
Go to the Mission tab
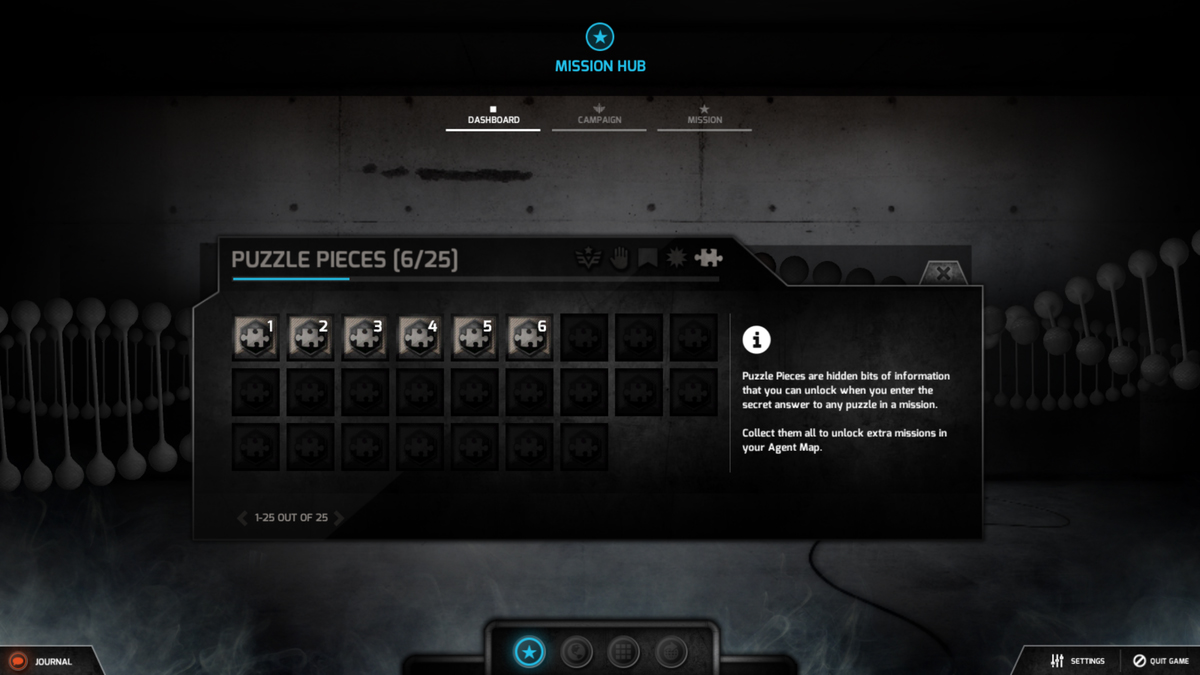pos(704,116)
